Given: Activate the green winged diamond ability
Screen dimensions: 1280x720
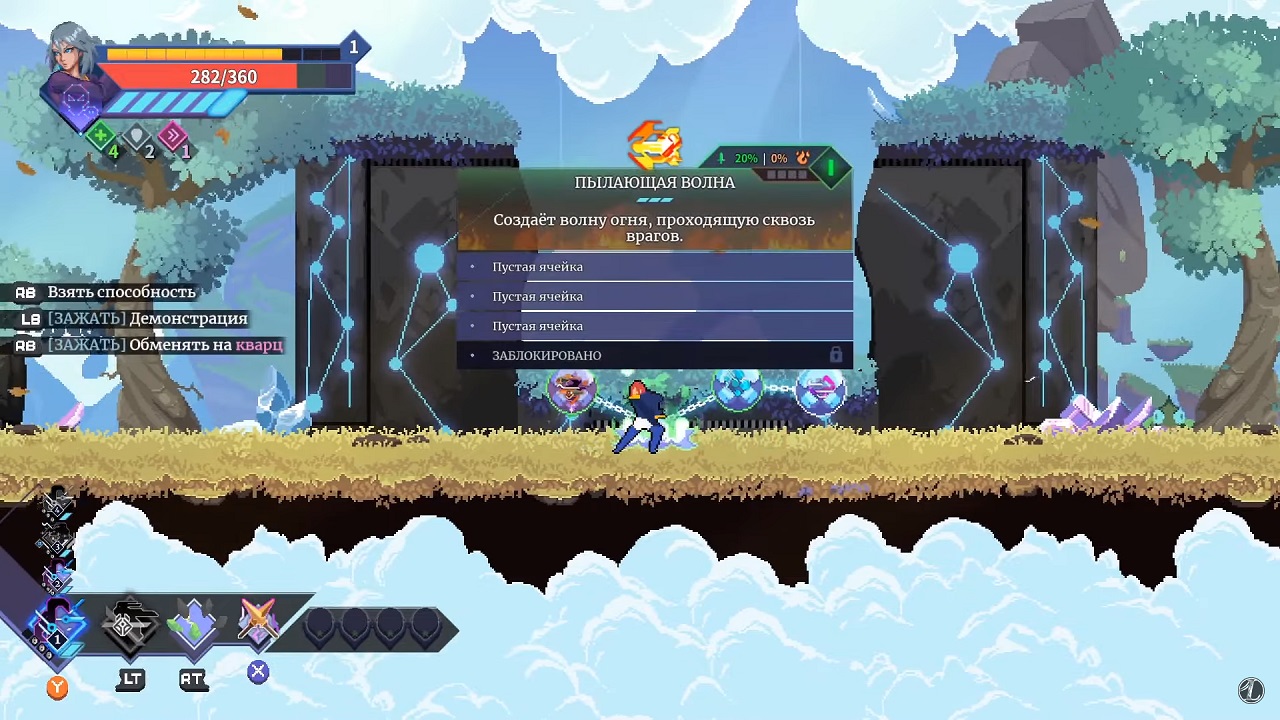Looking at the screenshot, I should 194,624.
